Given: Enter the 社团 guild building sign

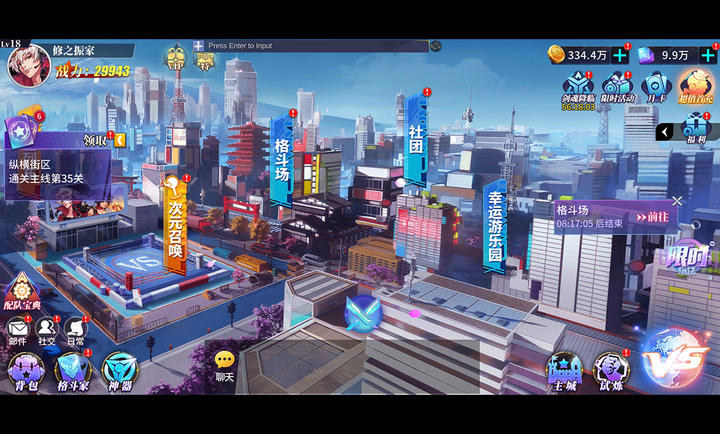Looking at the screenshot, I should (x=416, y=138).
